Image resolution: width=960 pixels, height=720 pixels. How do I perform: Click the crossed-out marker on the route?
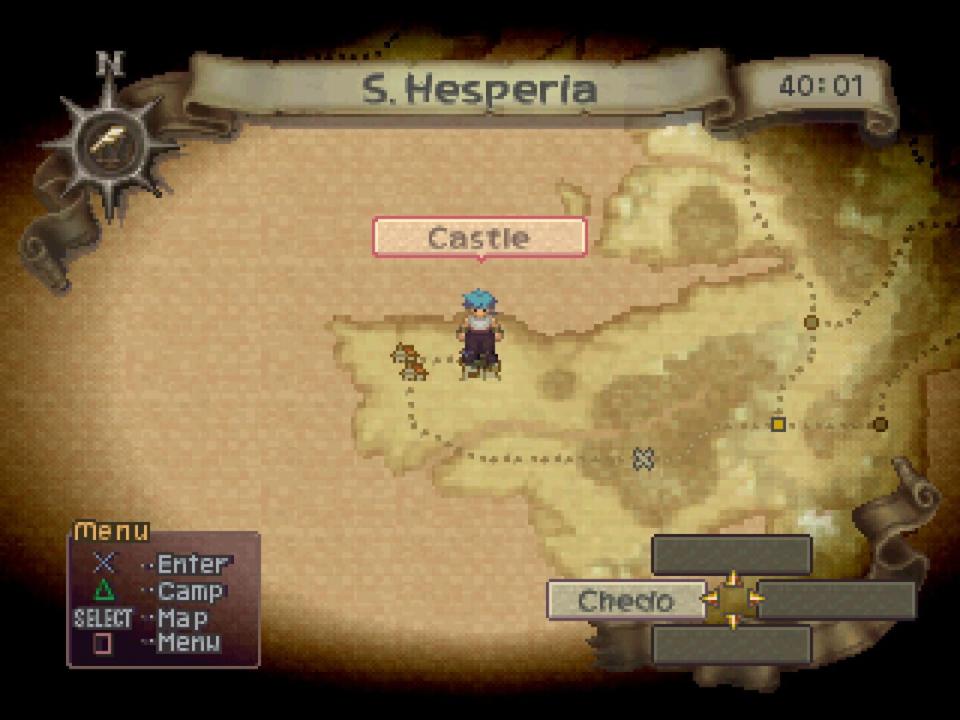(x=643, y=458)
